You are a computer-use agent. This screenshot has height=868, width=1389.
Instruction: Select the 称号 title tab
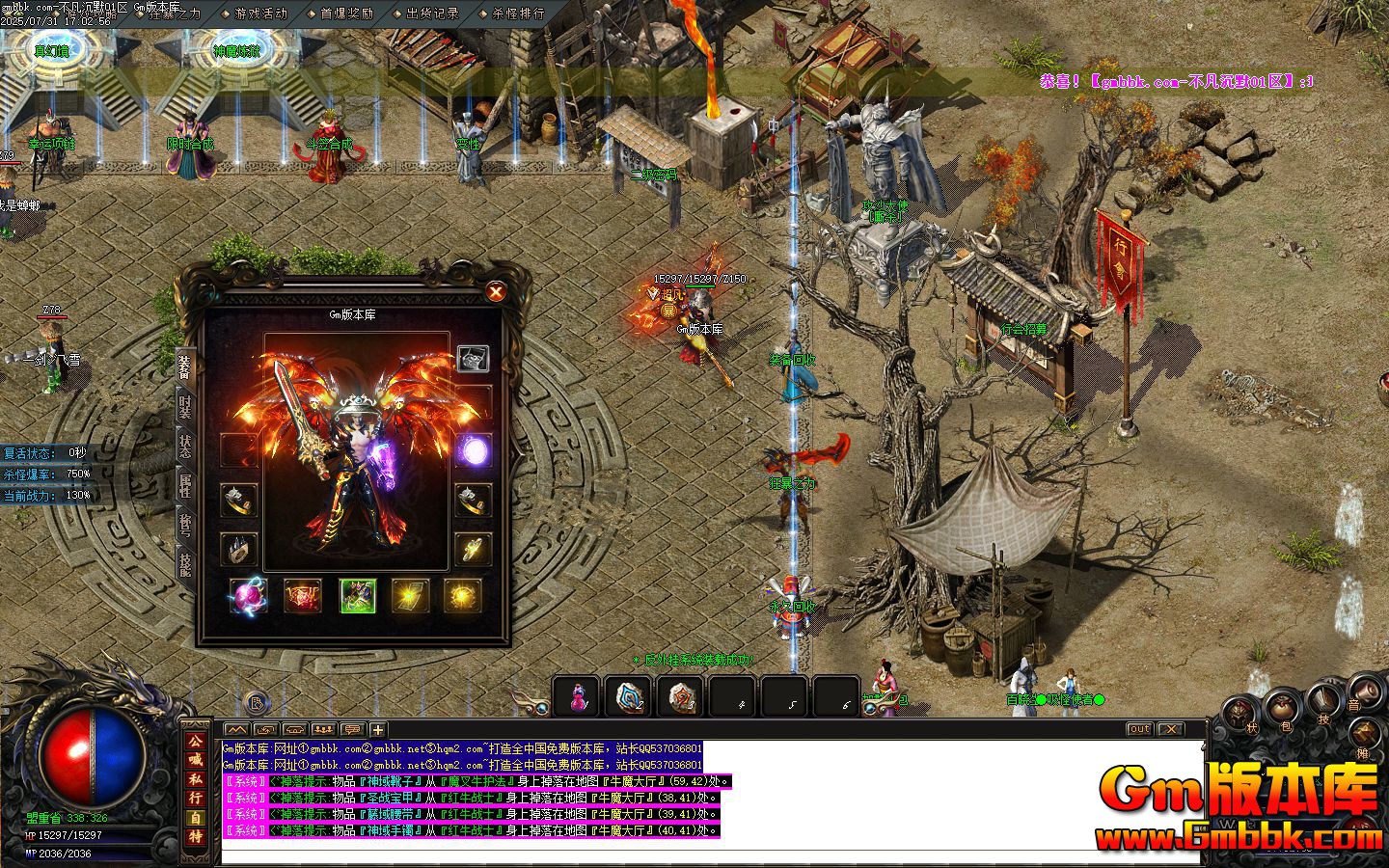click(x=184, y=524)
